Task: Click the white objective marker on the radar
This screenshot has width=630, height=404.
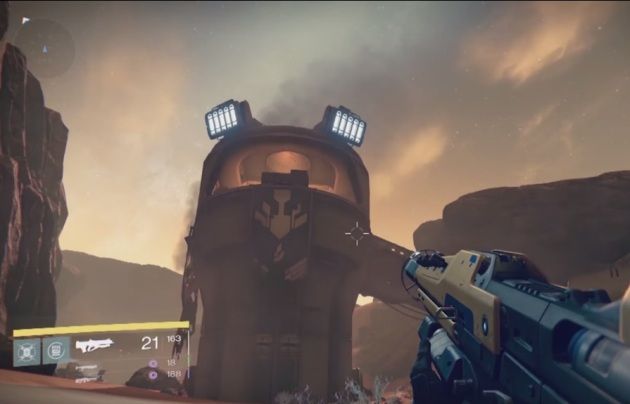Action: pos(25,20)
